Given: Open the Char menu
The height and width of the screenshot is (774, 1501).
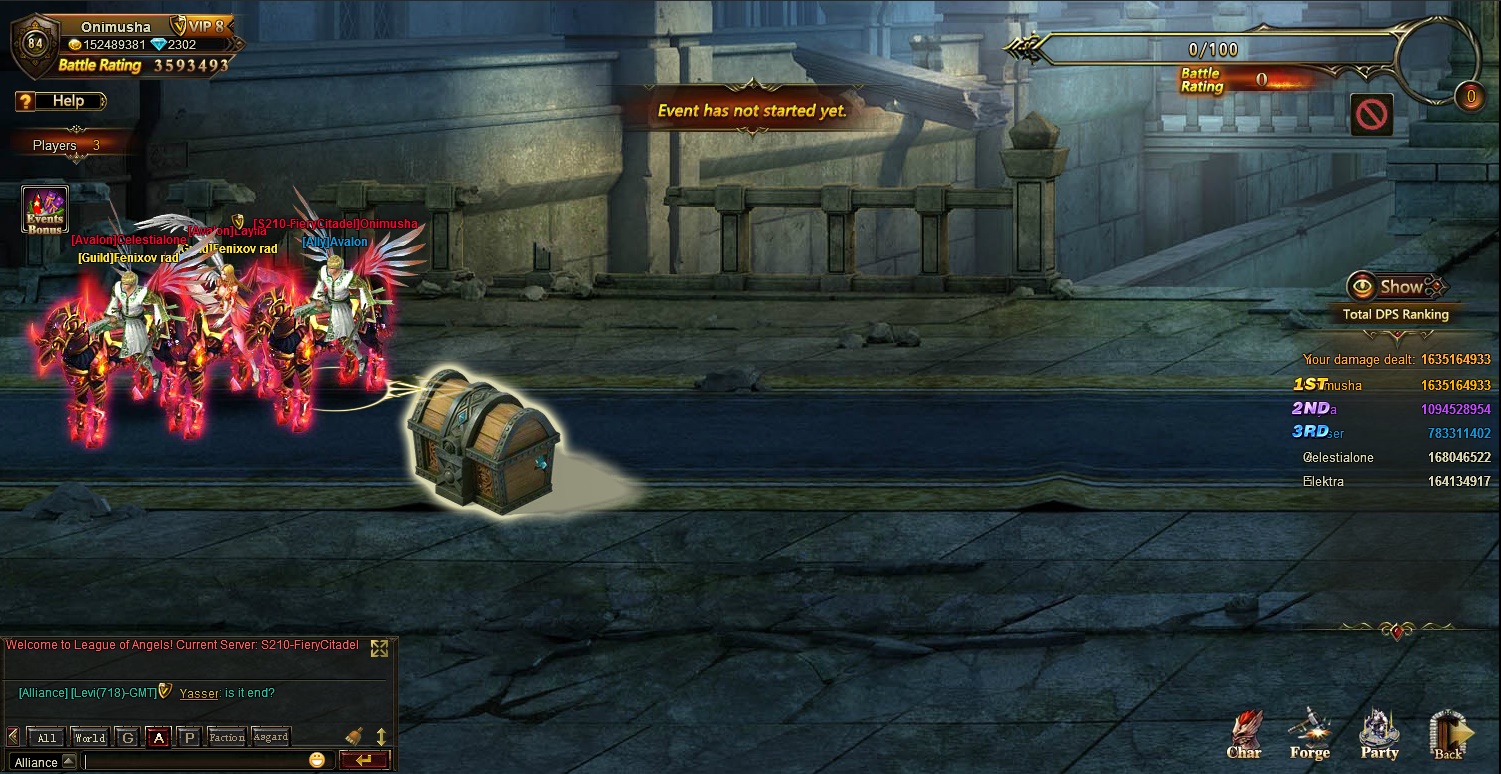Looking at the screenshot, I should coord(1244,735).
